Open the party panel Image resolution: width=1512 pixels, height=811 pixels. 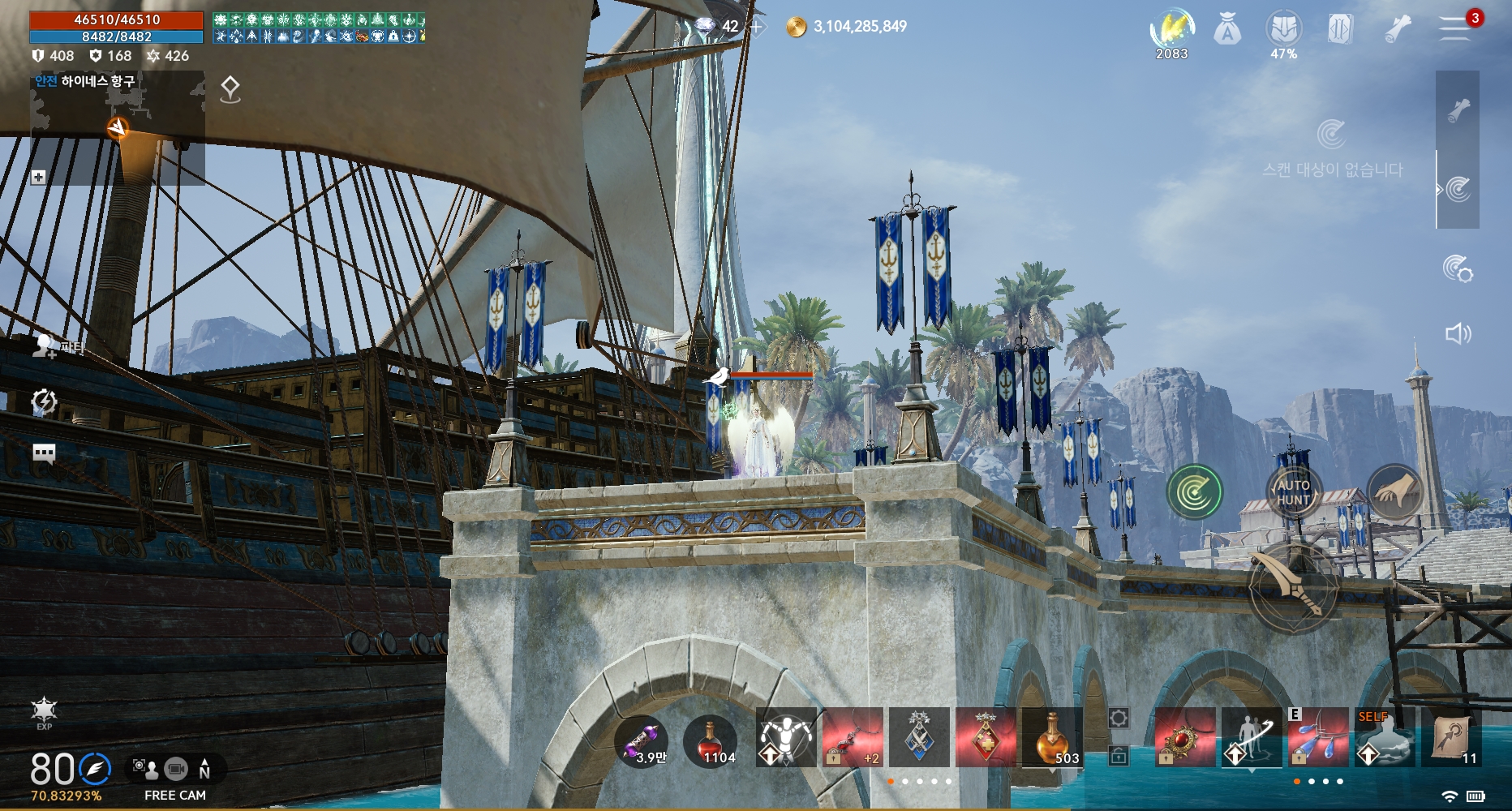[x=45, y=347]
